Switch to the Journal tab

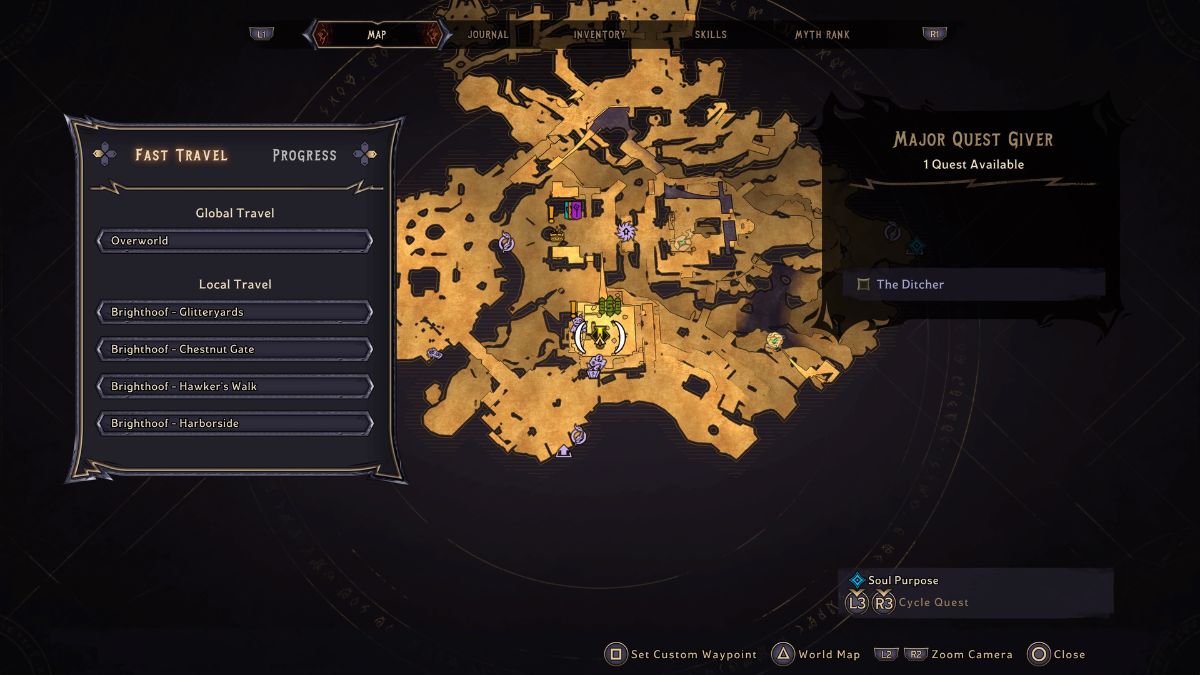pos(488,34)
